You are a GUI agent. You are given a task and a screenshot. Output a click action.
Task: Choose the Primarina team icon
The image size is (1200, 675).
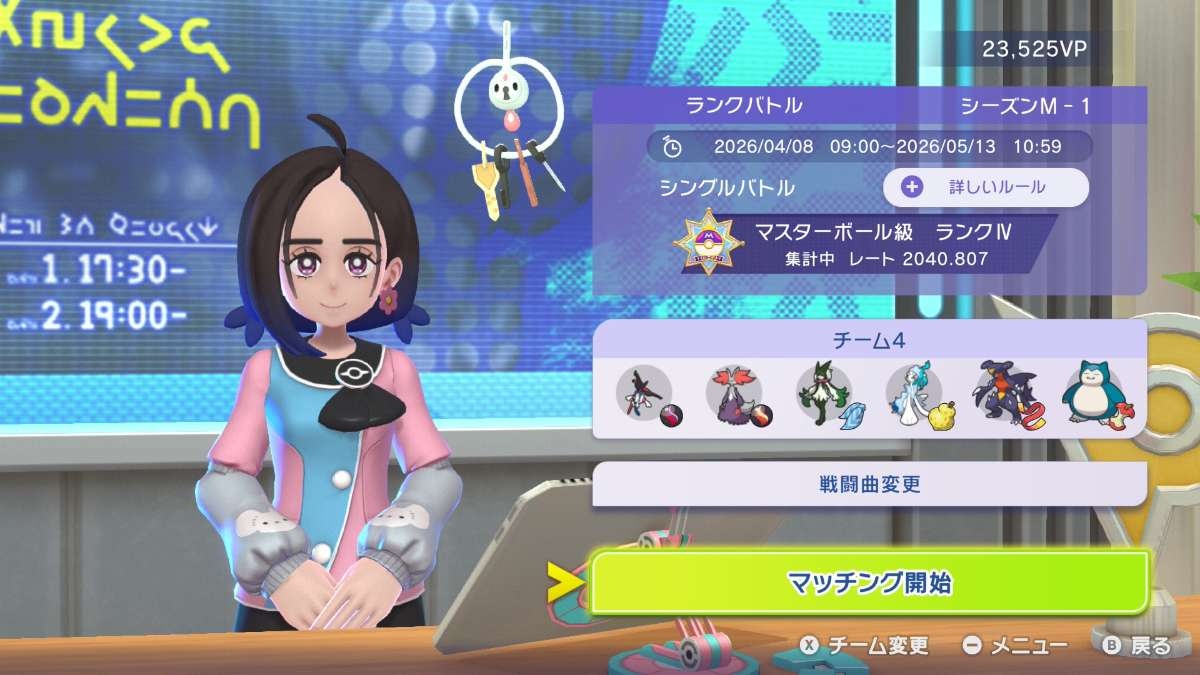[x=913, y=393]
